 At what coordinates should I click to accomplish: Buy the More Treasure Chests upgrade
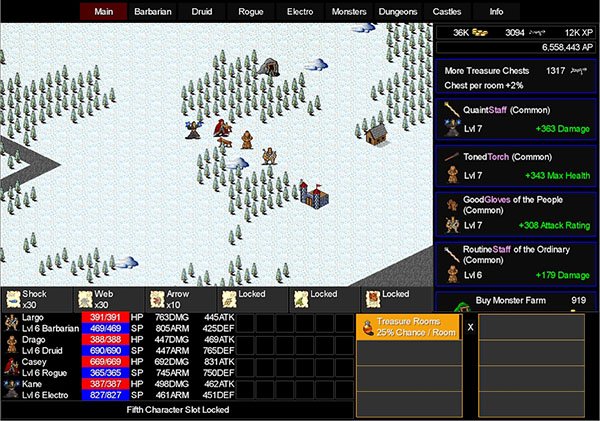click(515, 78)
